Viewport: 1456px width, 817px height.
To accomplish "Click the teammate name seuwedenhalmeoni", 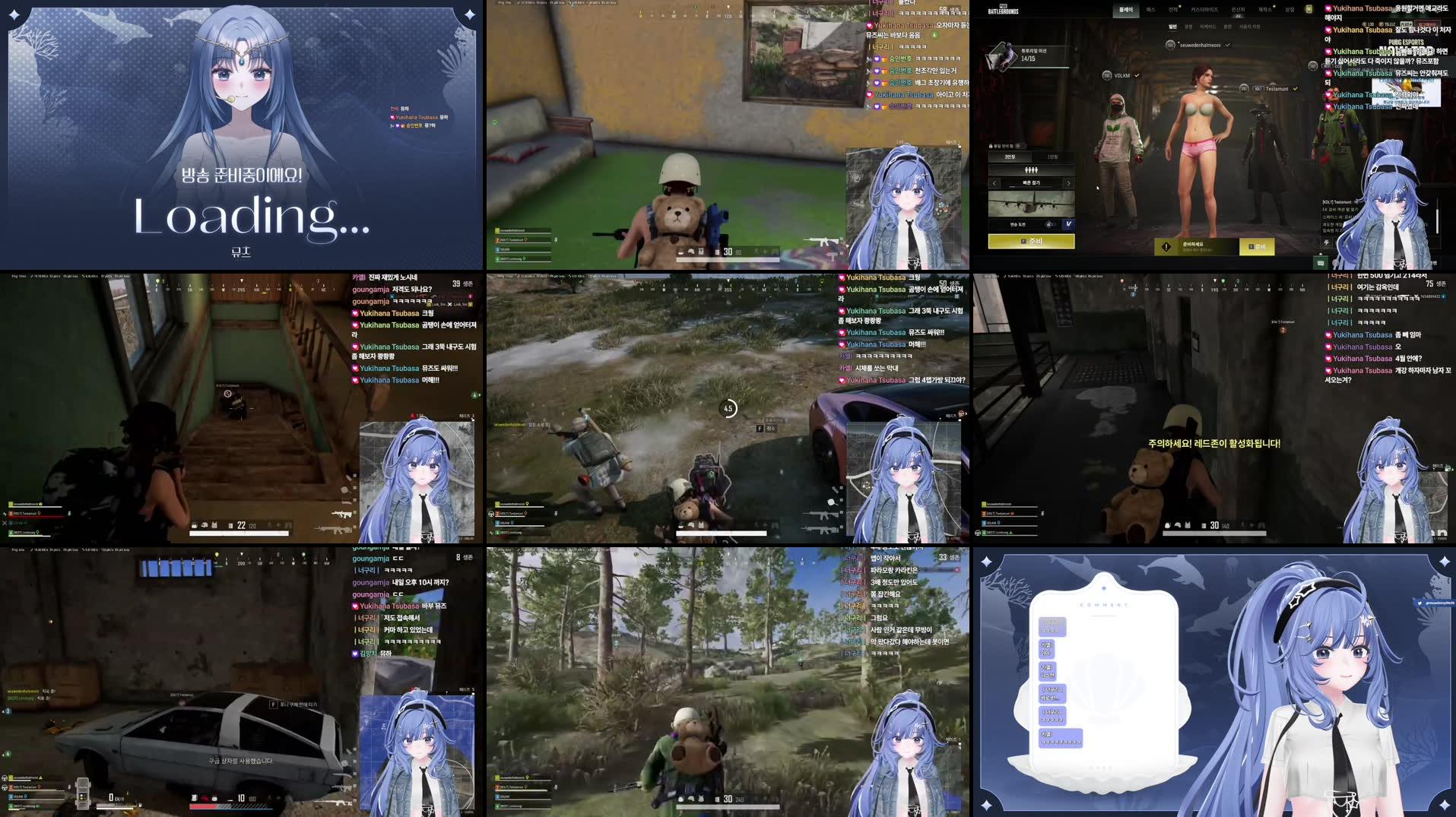I will tap(1200, 45).
